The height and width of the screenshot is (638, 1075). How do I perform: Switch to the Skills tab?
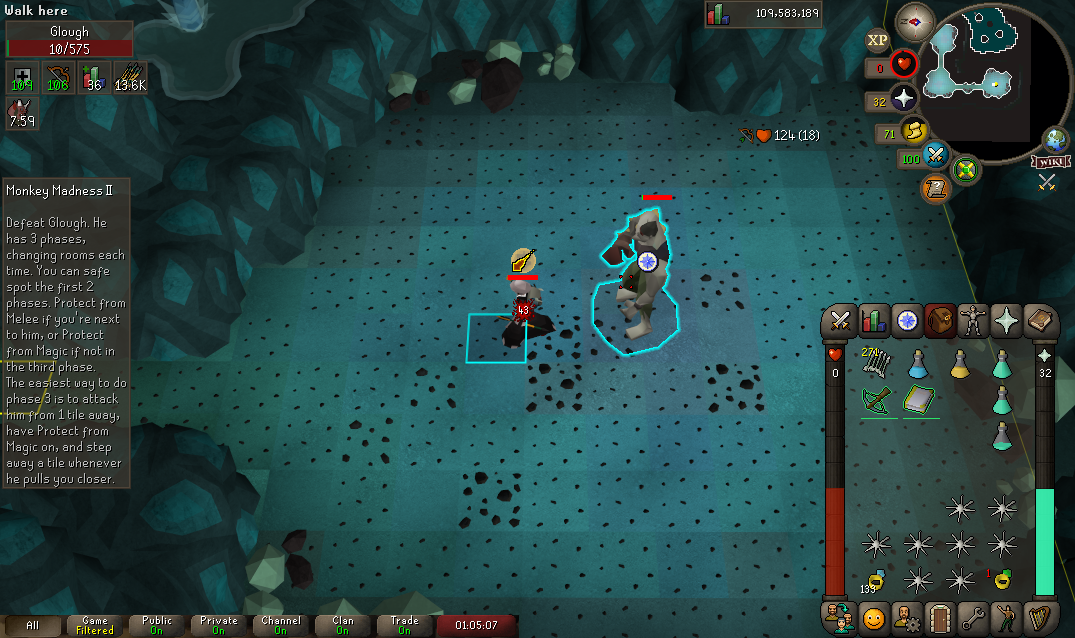coord(874,320)
